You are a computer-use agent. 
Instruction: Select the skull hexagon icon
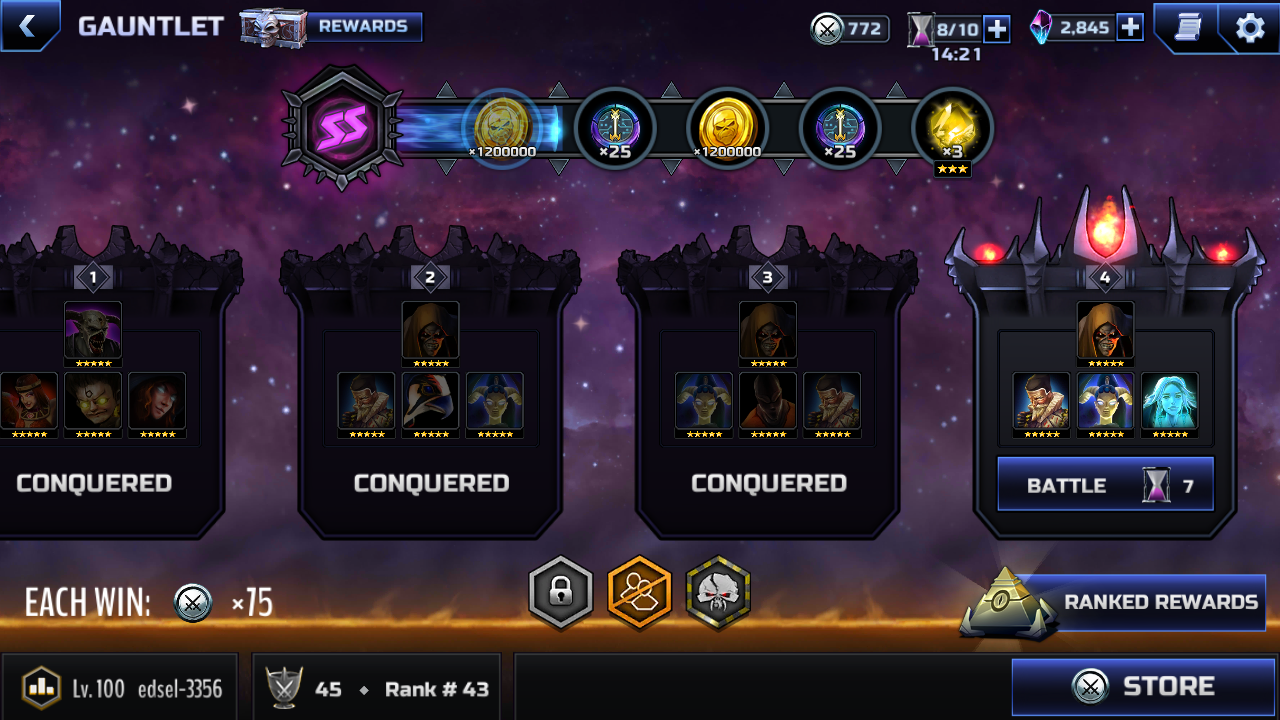click(x=718, y=593)
